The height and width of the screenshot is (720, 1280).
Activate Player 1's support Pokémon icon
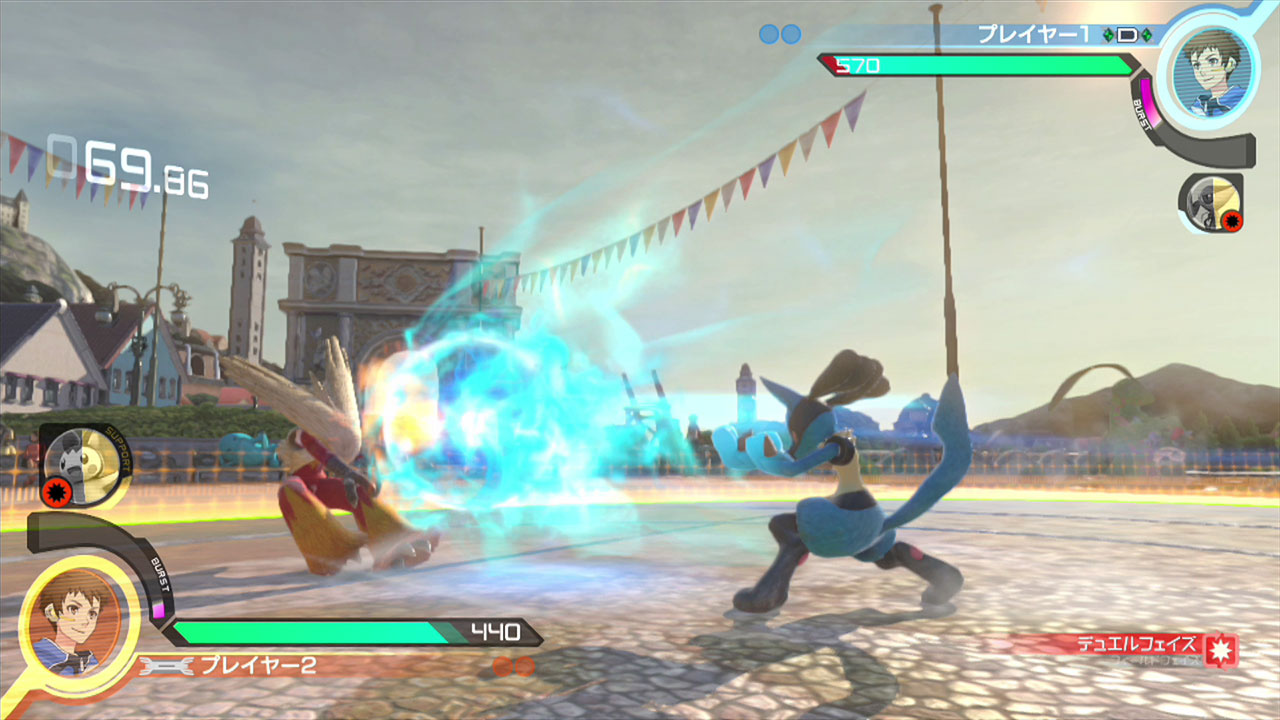tap(1209, 206)
